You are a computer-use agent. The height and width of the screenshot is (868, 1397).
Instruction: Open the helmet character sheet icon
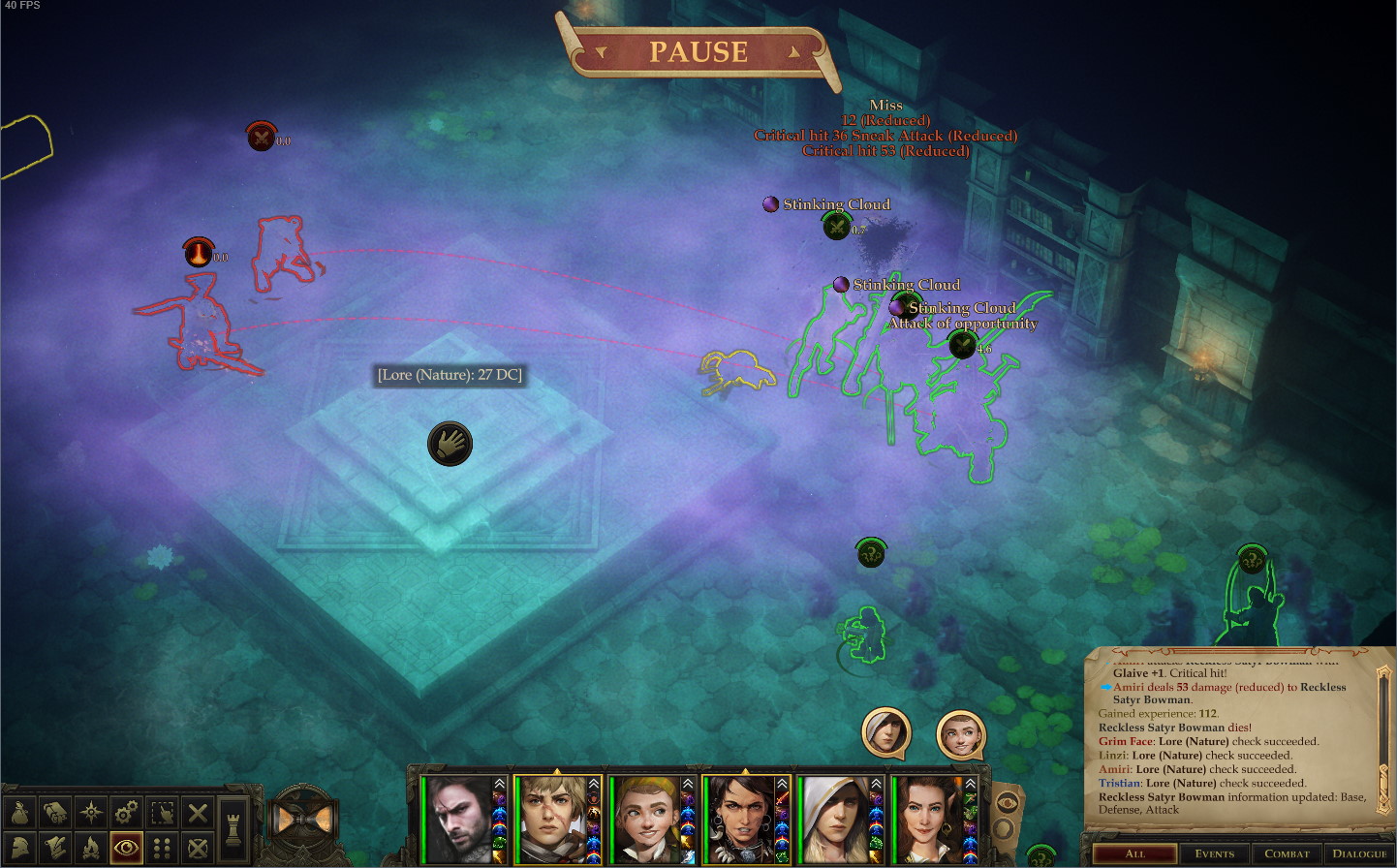19,849
